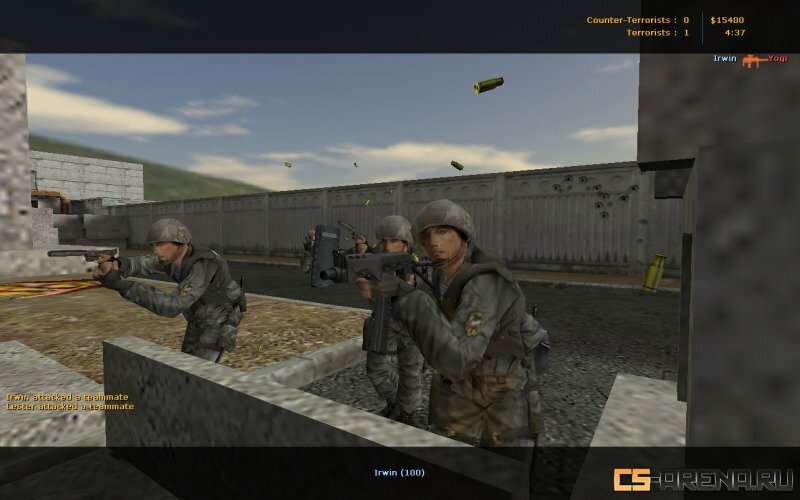Select the spectated player label Irwin (100)
Image resolution: width=800 pixels, height=500 pixels.
[x=399, y=472]
